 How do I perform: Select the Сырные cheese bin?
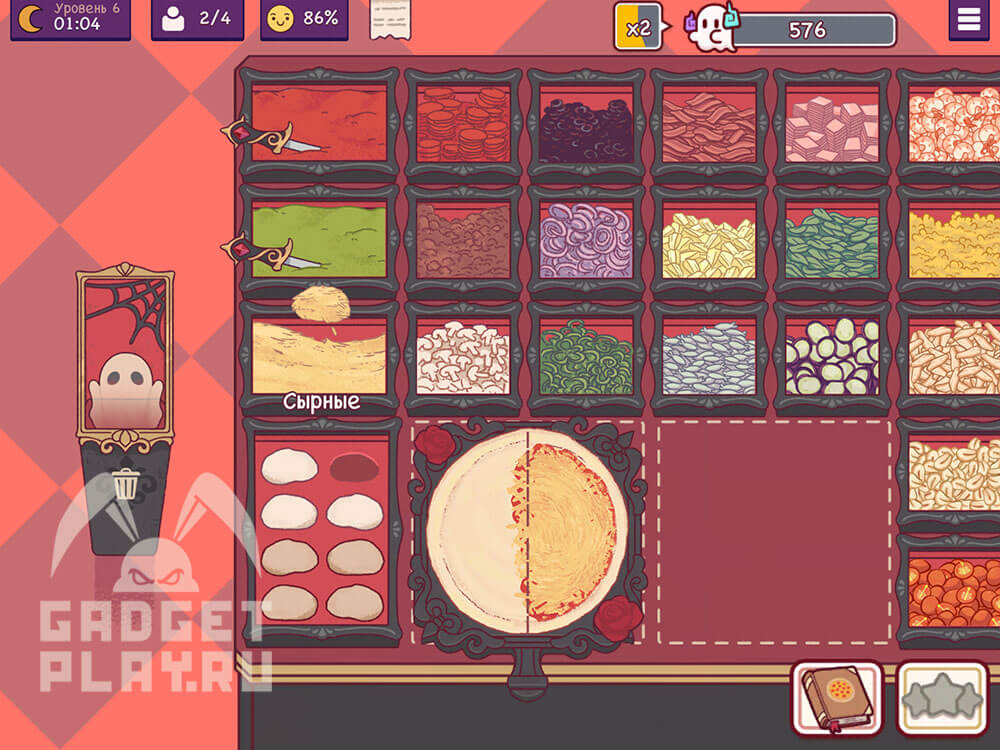coord(318,357)
